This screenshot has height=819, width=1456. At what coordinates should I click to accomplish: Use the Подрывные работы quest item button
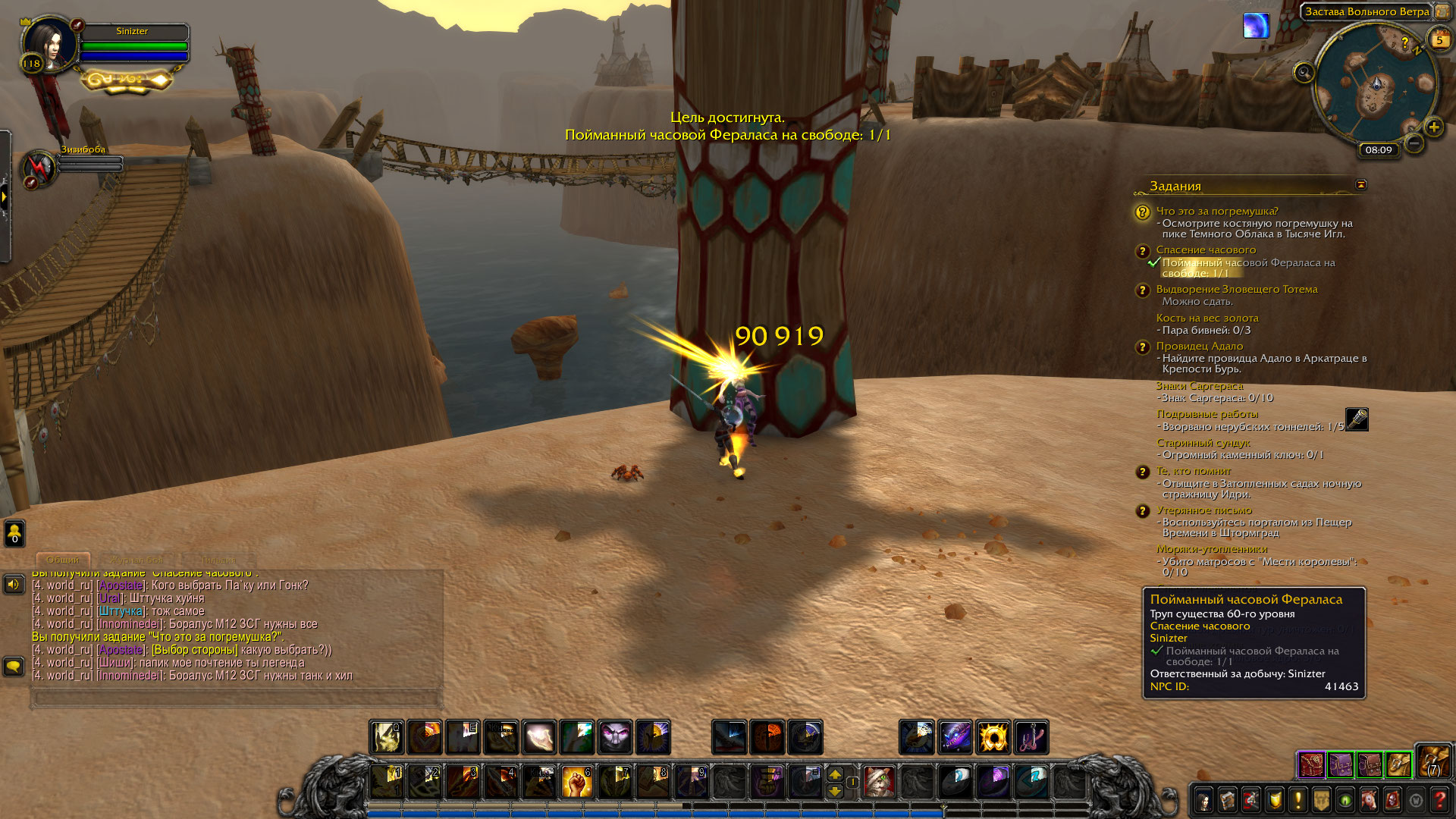click(x=1357, y=419)
